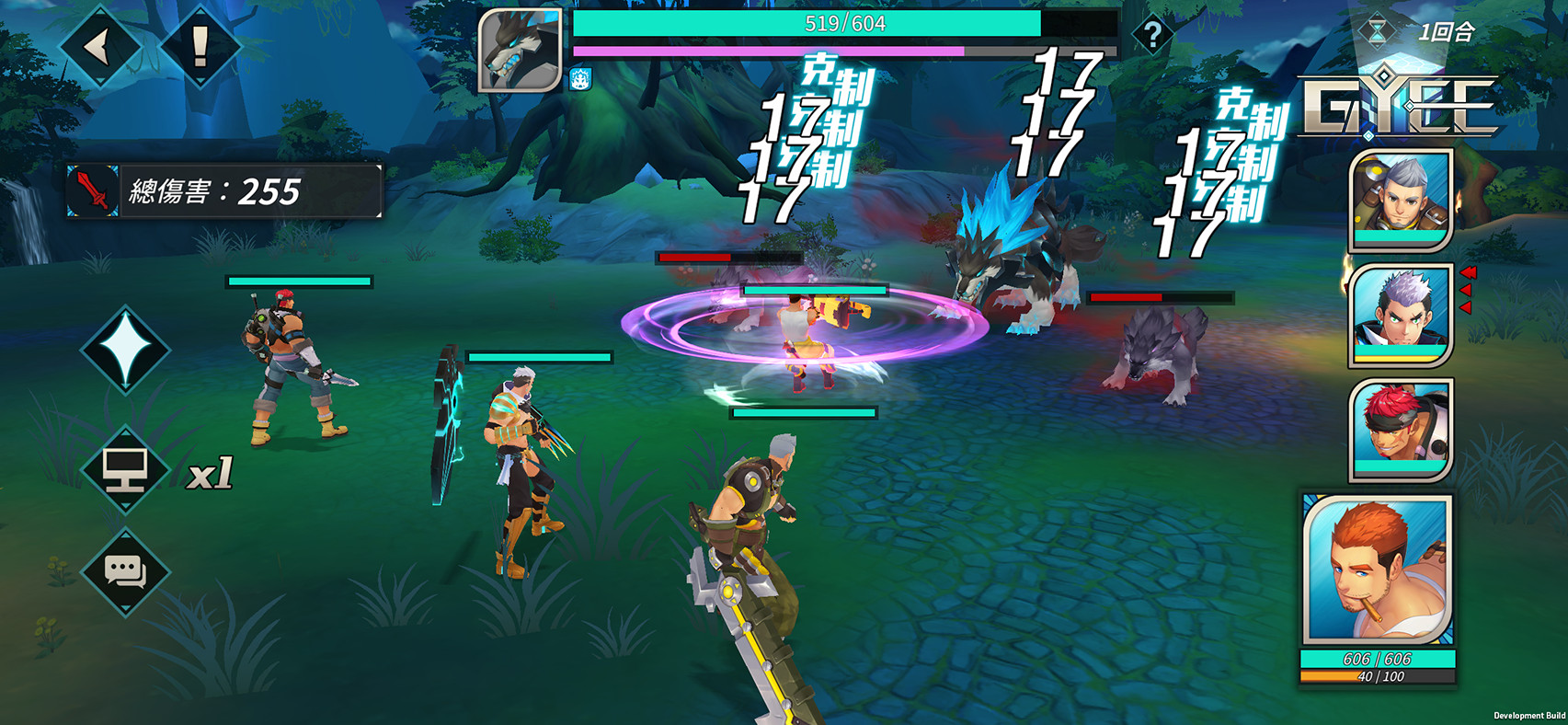The width and height of the screenshot is (1568, 725).
Task: Select the wolf boss portrait
Action: (x=520, y=51)
